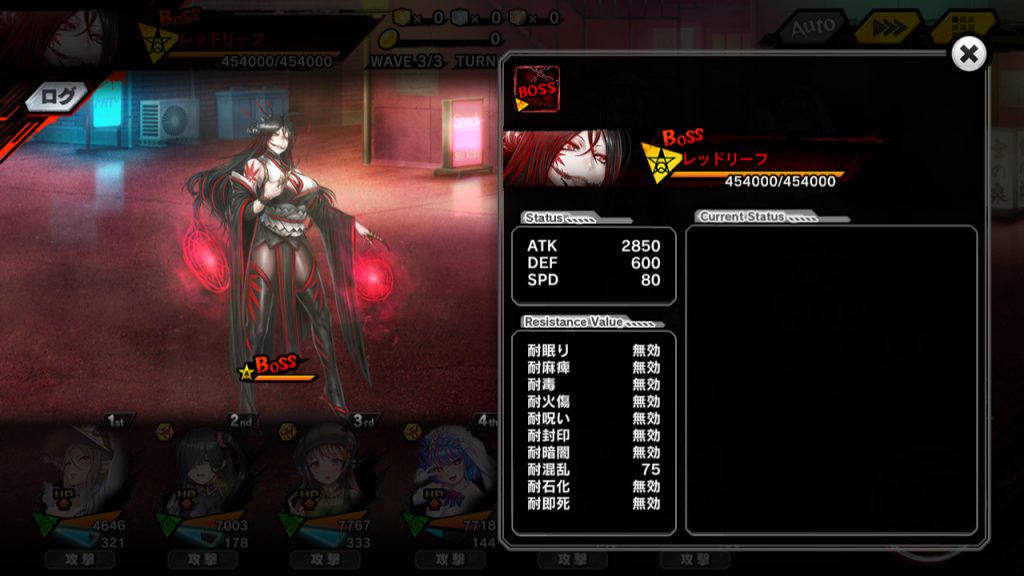Image resolution: width=1024 pixels, height=576 pixels.
Task: Open the battle log (ログ)
Action: click(x=56, y=97)
